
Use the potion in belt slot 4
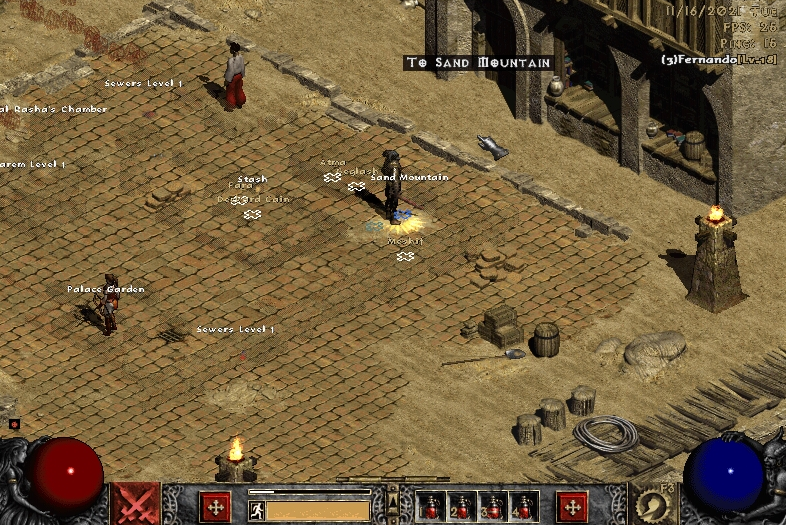point(524,507)
